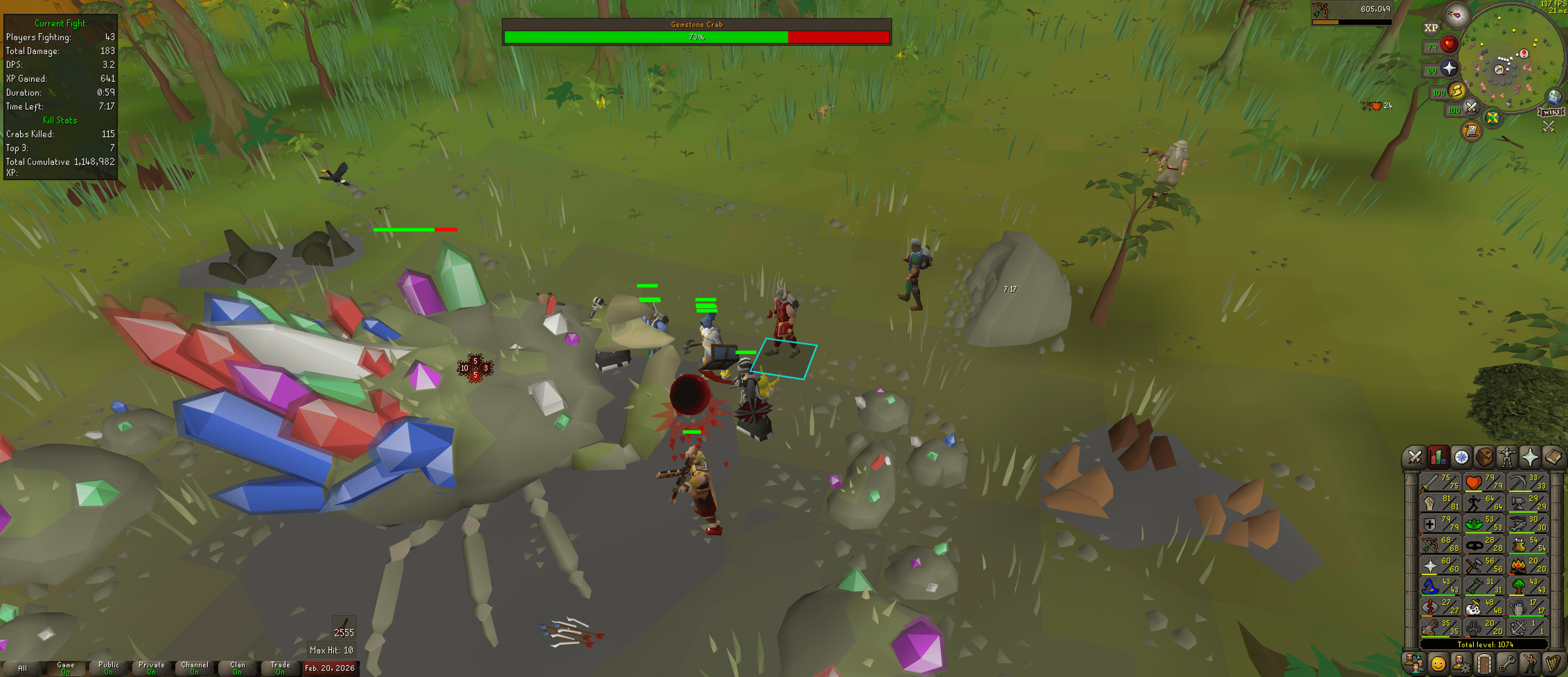Open the Emotes tab
Viewport: 1568px width, 677px height.
[x=1530, y=664]
